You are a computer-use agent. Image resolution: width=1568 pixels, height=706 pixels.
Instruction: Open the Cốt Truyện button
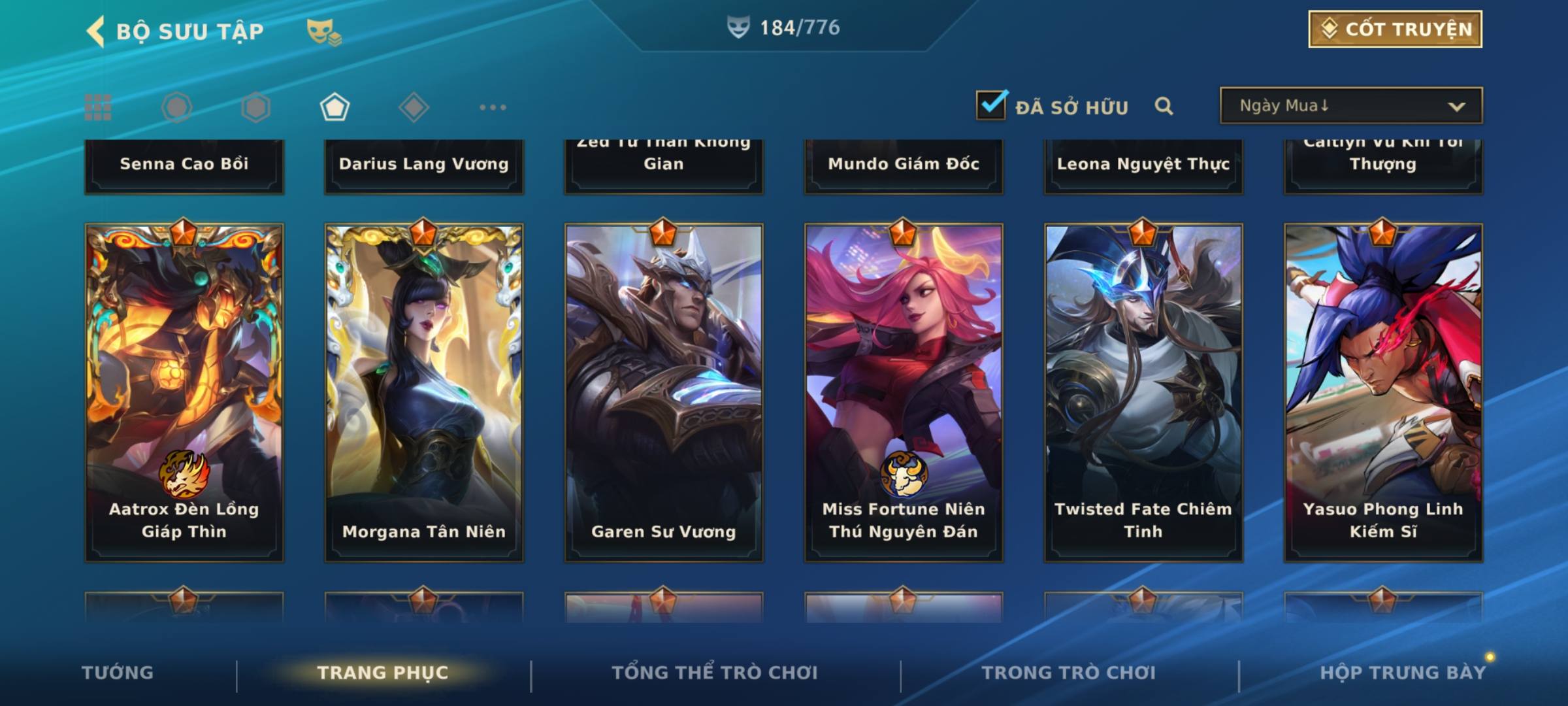click(1395, 29)
